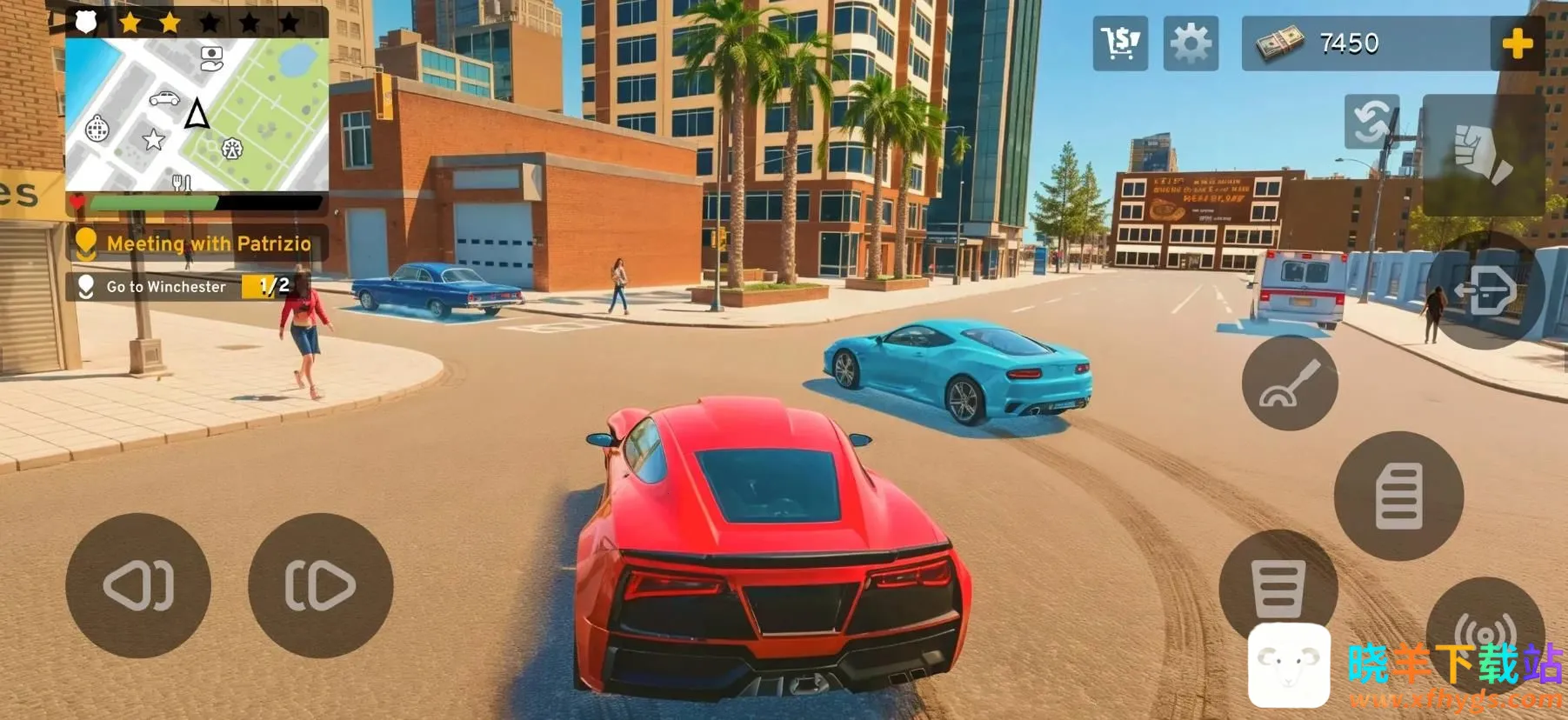Open the gear settings menu
The image size is (1568, 720).
1191,43
